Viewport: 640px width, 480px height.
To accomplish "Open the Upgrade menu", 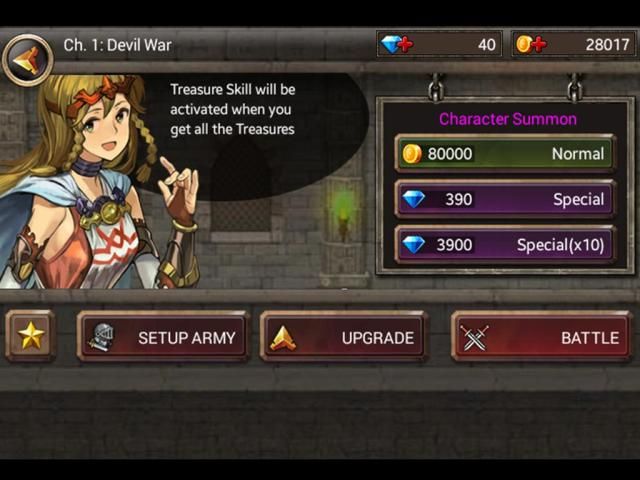I will [344, 337].
